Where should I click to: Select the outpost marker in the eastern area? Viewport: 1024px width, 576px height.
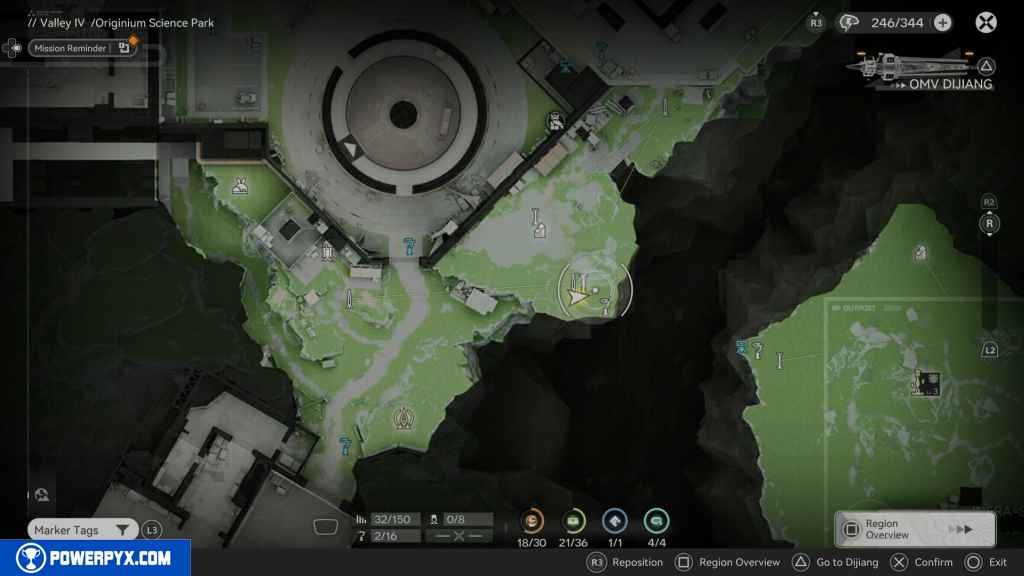(926, 382)
